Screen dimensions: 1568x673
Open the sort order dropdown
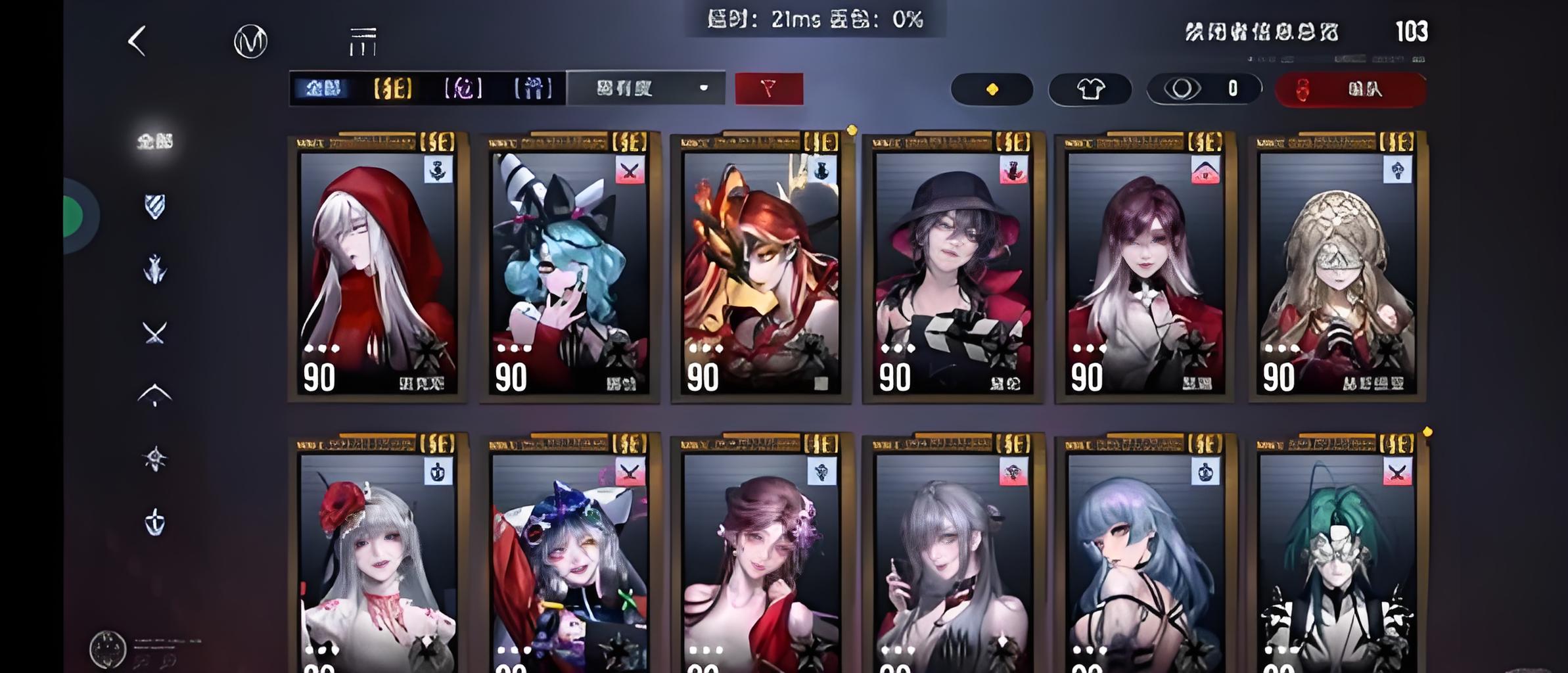click(646, 88)
